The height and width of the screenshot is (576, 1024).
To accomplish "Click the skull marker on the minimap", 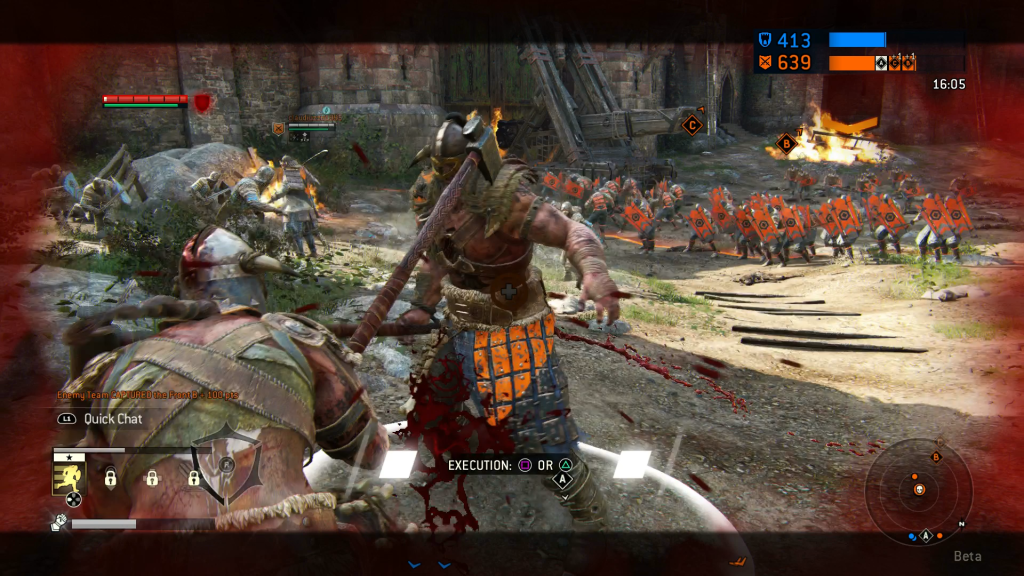I will point(919,489).
